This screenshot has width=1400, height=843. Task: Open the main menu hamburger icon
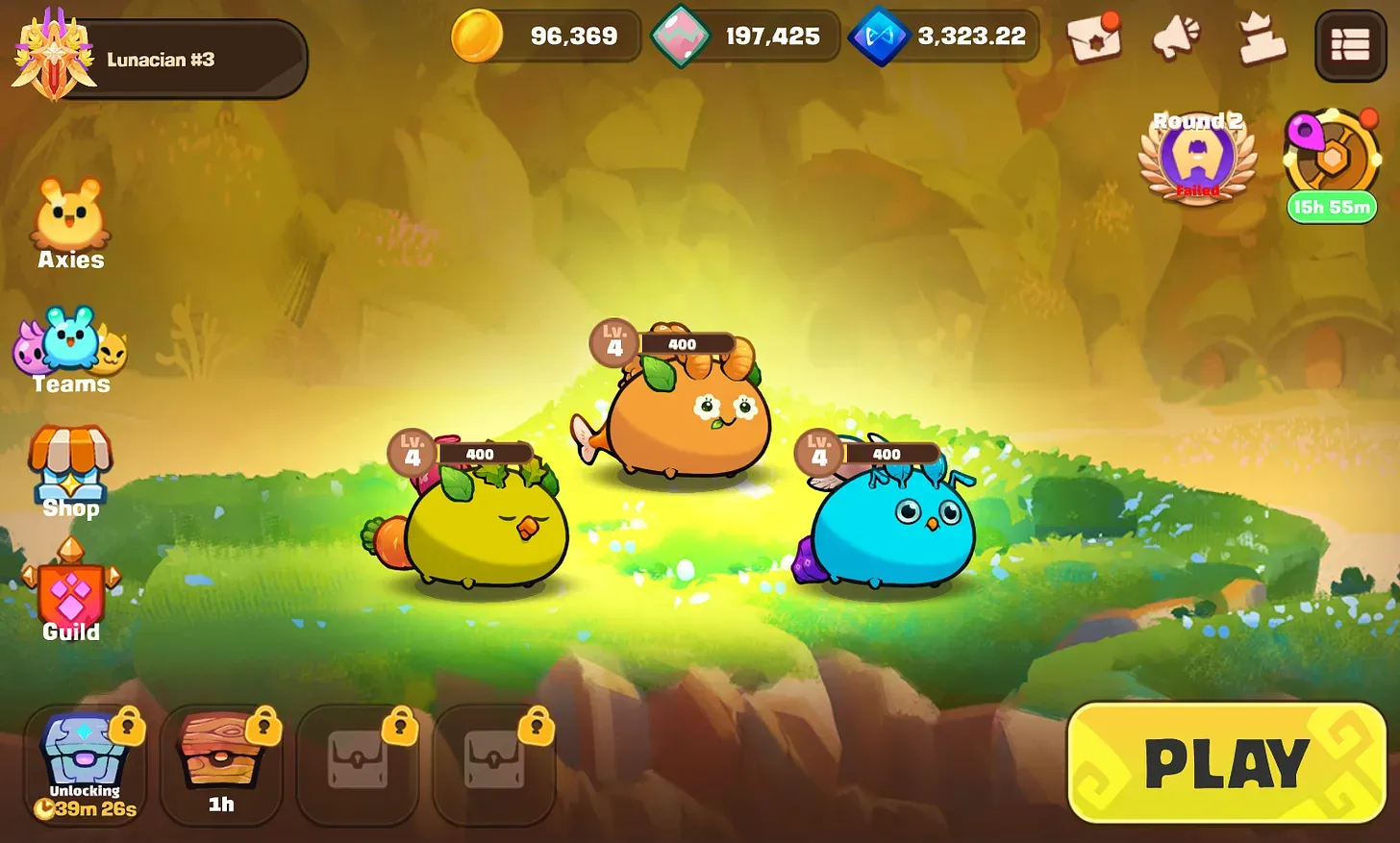pos(1350,44)
